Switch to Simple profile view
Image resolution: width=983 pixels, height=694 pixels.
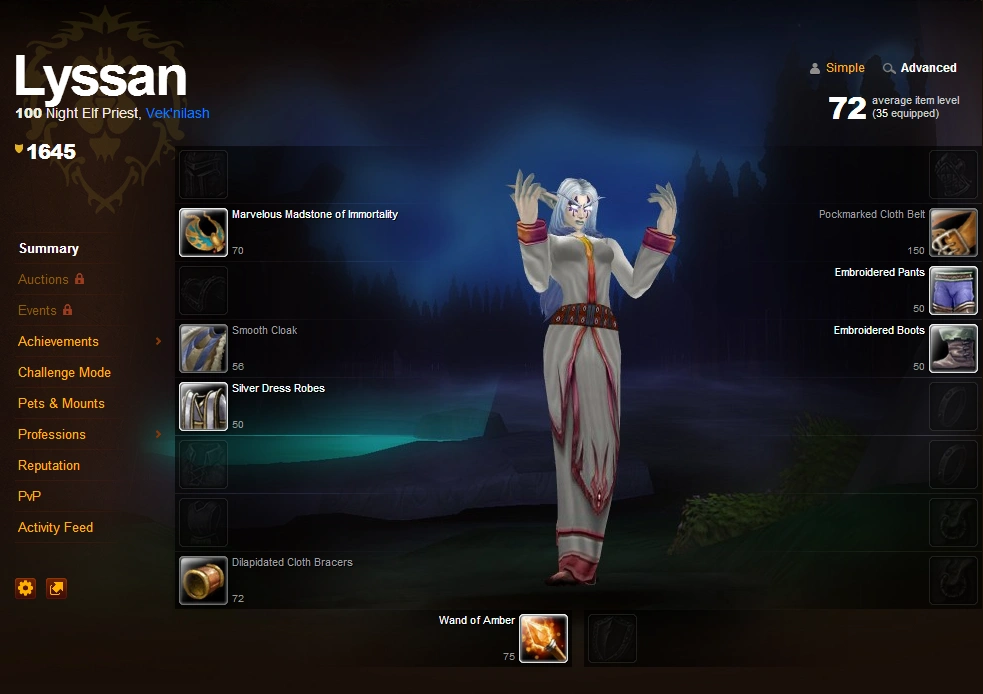(x=844, y=68)
